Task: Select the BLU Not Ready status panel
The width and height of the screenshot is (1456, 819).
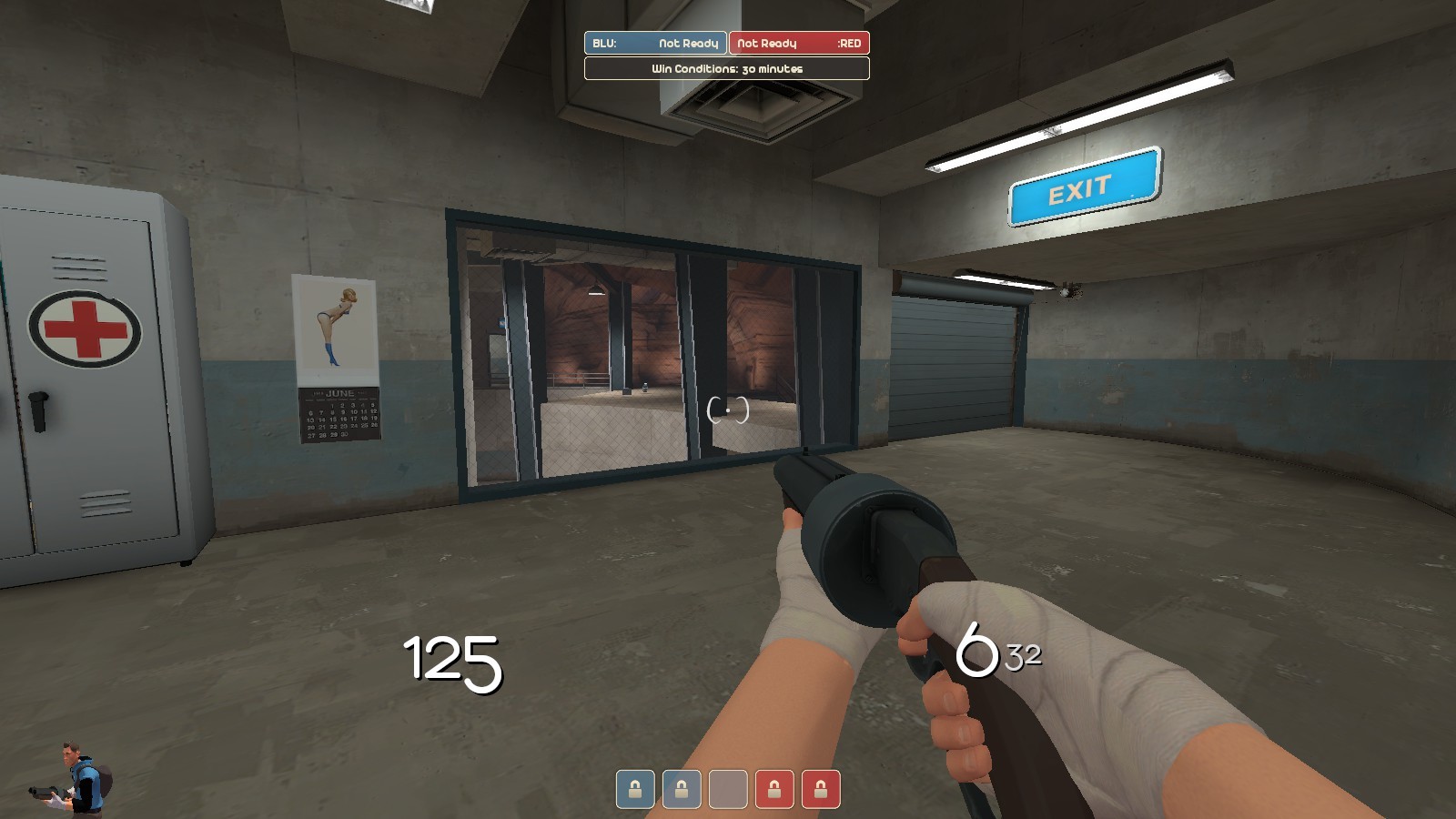Action: tap(657, 42)
